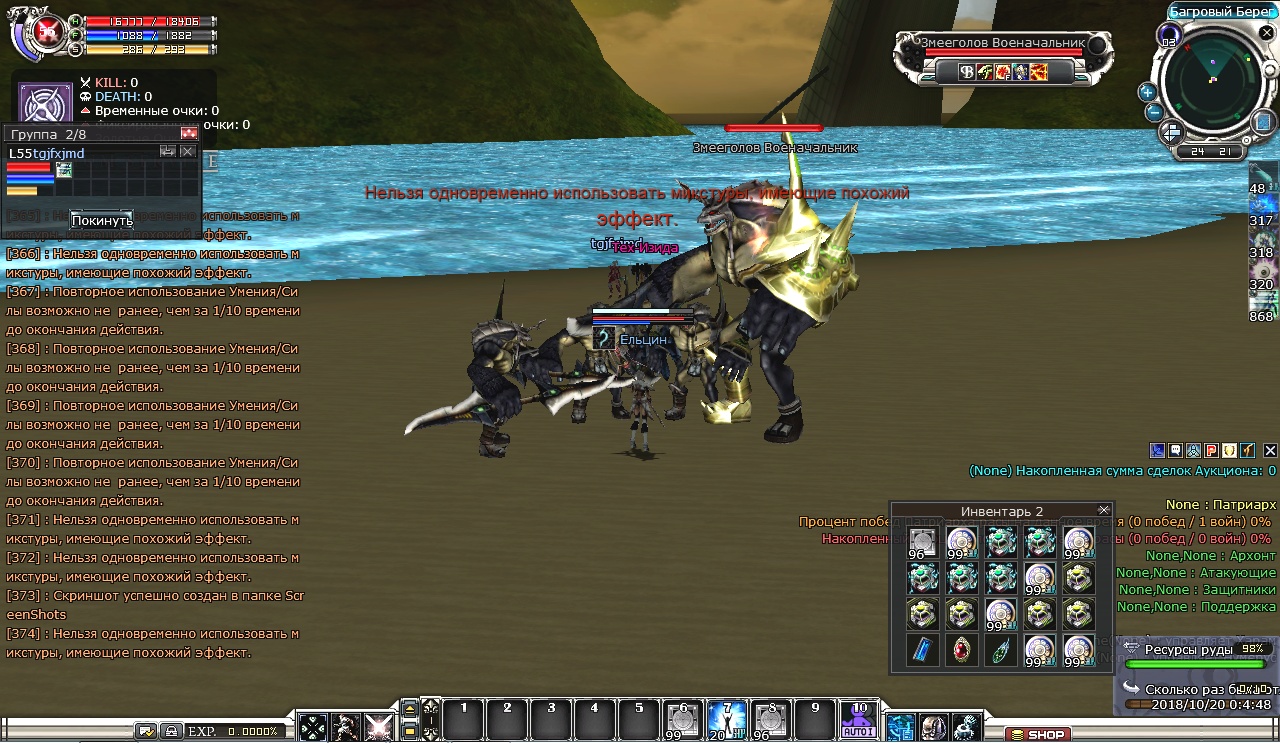The height and width of the screenshot is (743, 1280).
Task: Activate hotbar slot 7 HP skill
Action: coord(725,720)
